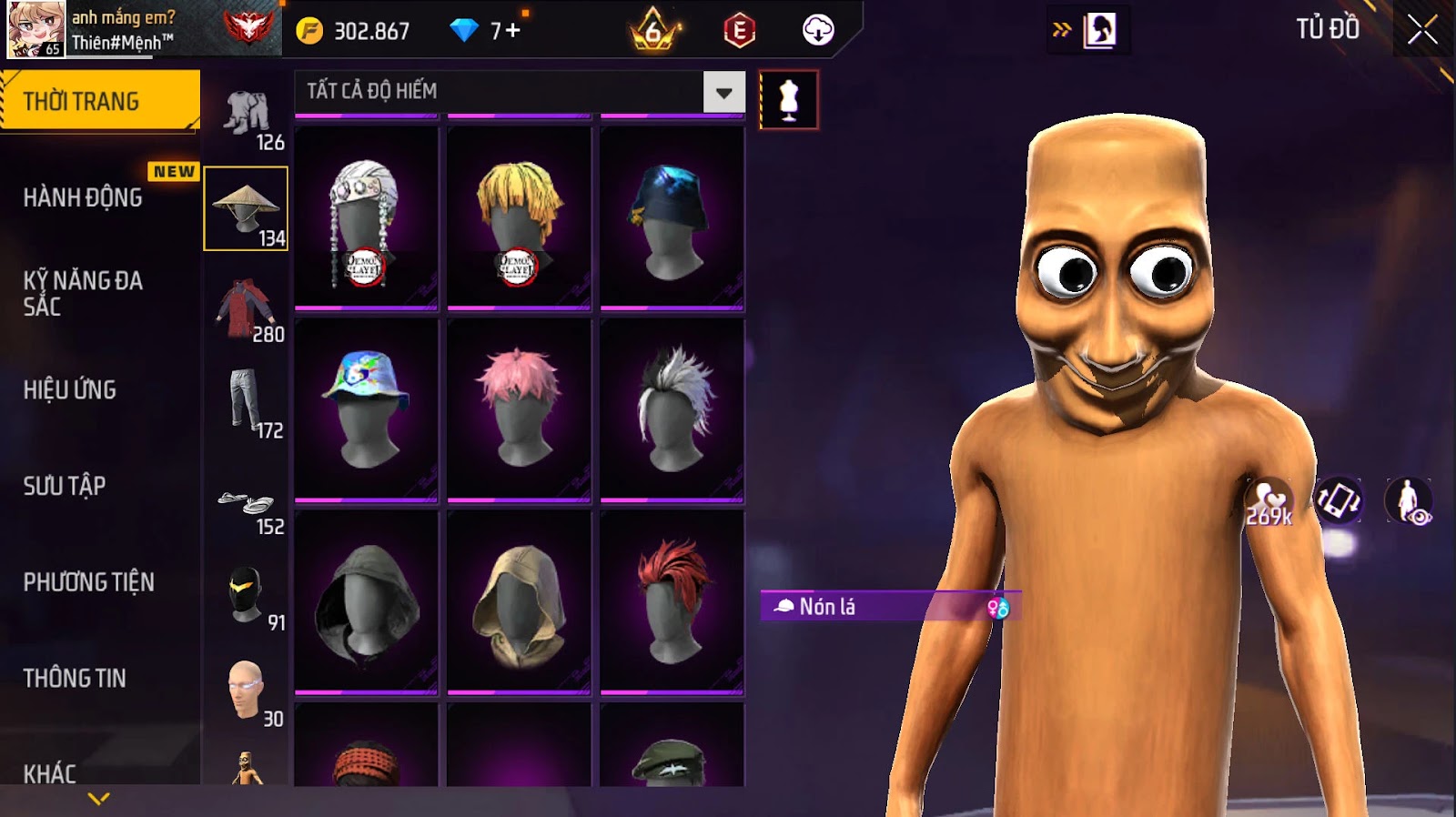1456x817 pixels.
Task: Click the mannequin preview button
Action: click(789, 100)
